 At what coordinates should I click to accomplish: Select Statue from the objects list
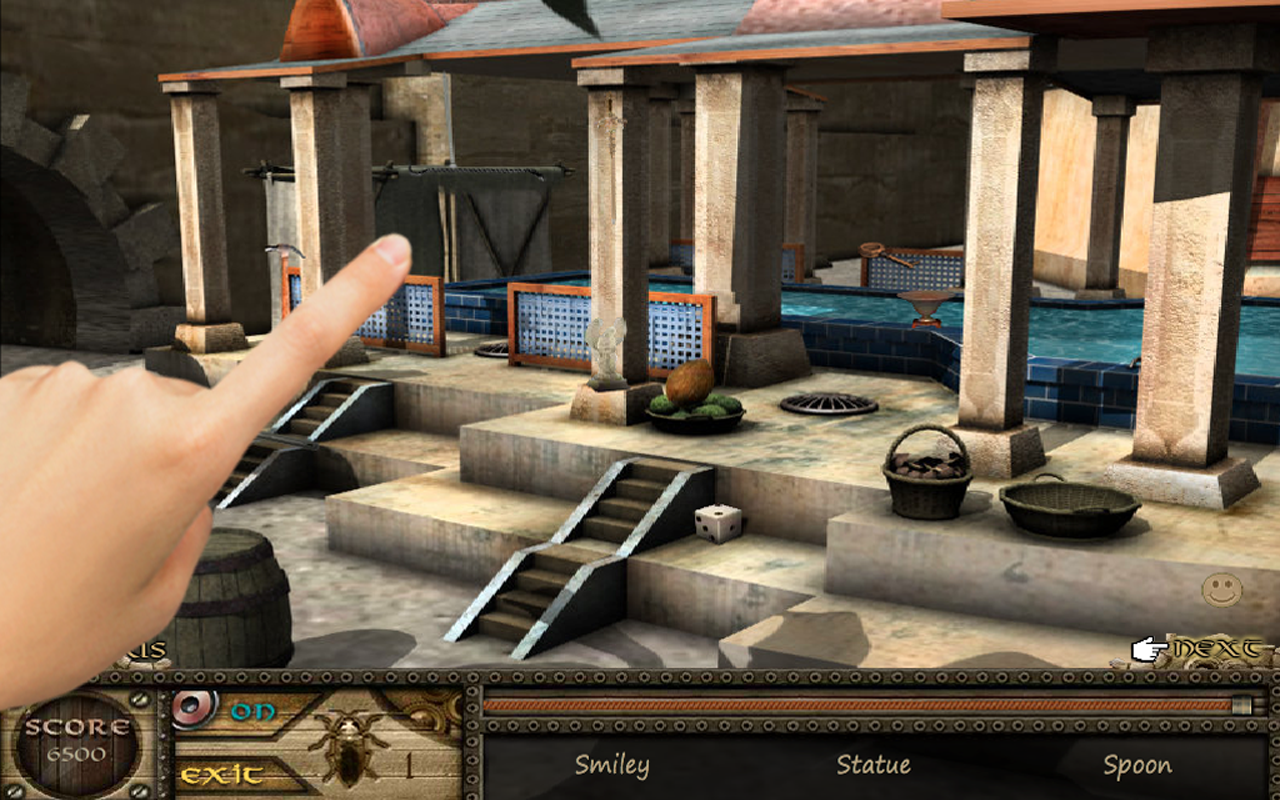[873, 763]
